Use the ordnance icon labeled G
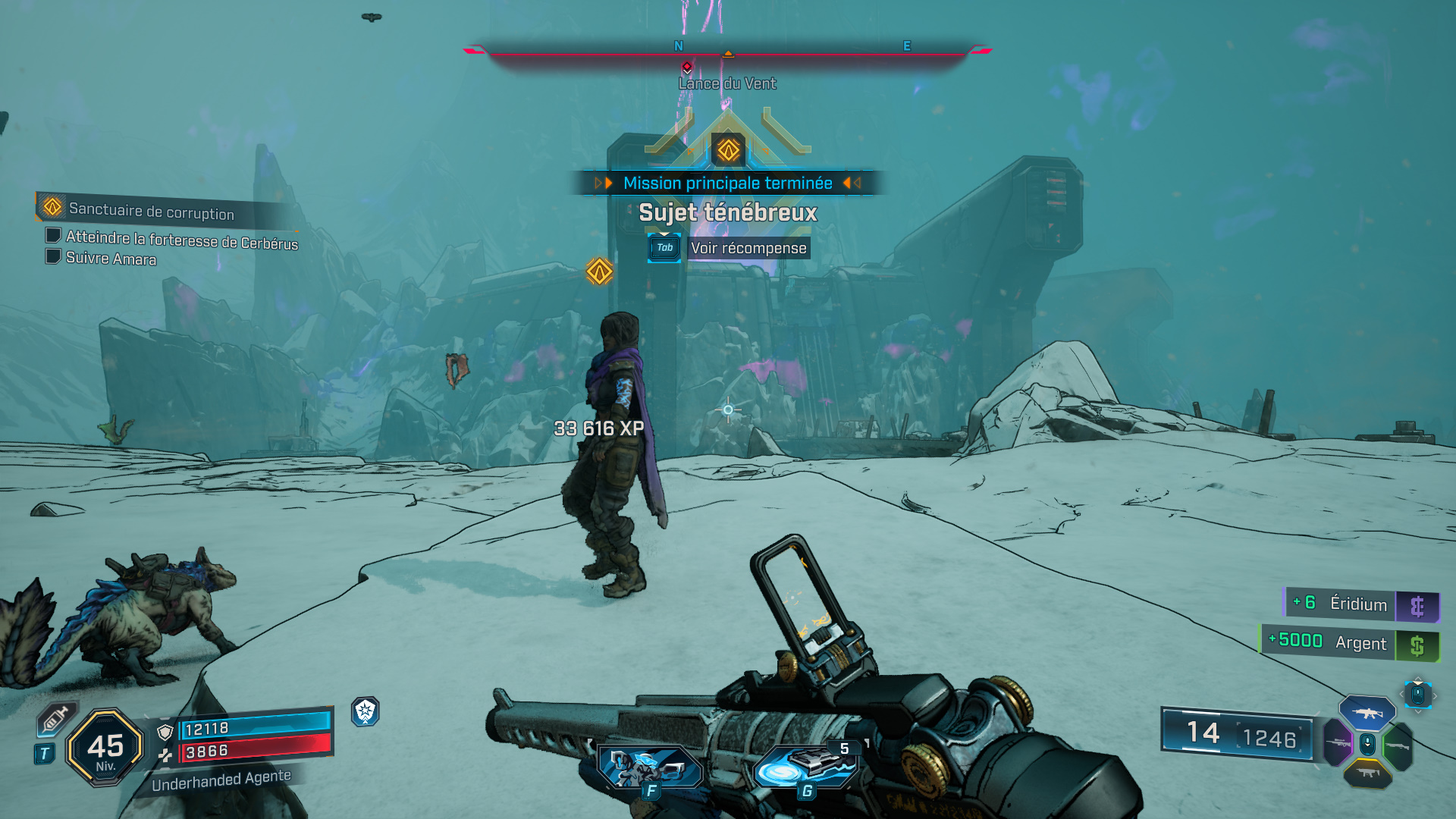 click(x=805, y=766)
